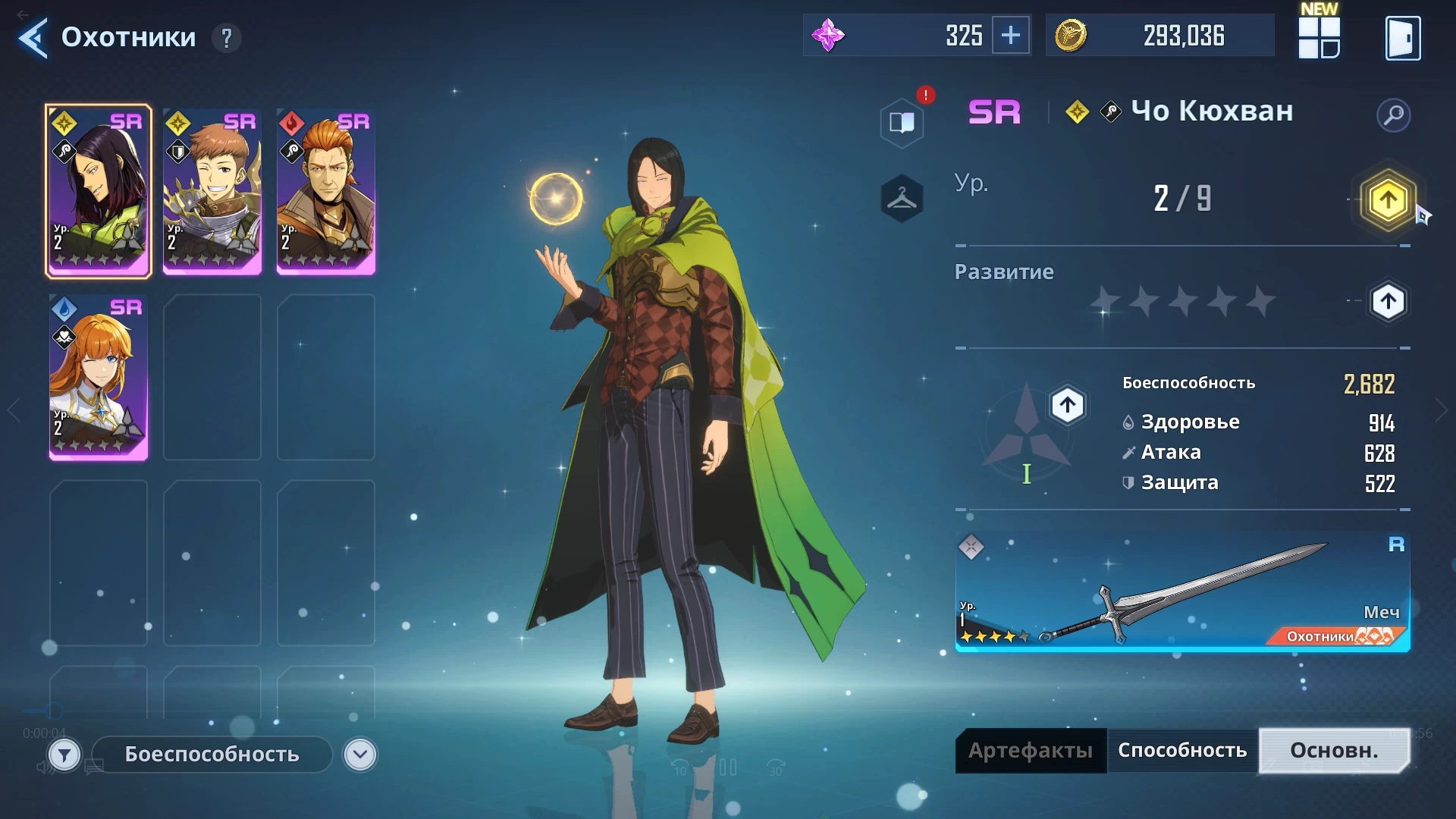
Task: Choose the smiling brown-haired shield hunter card
Action: click(x=212, y=191)
